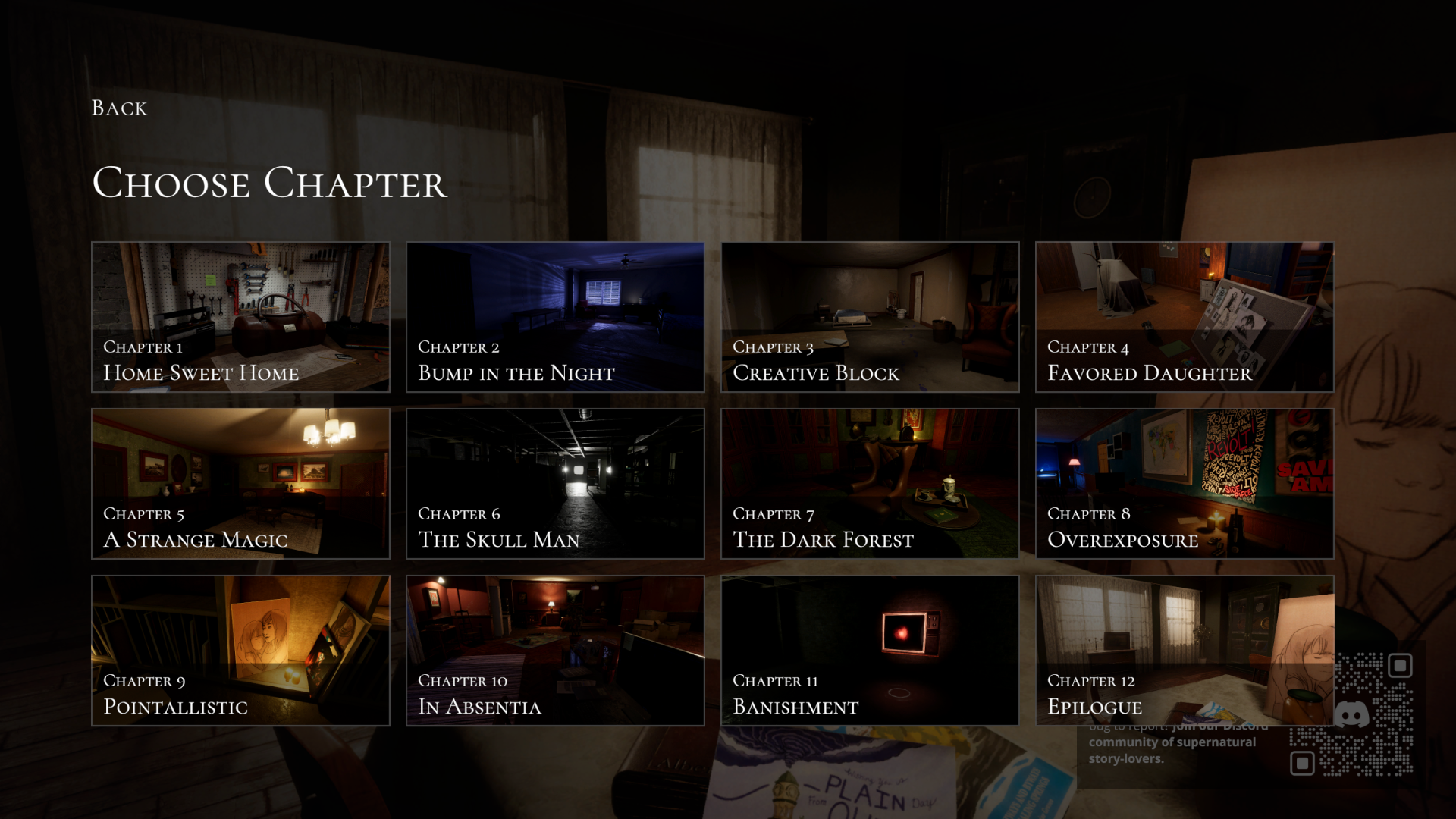1456x819 pixels.
Task: Open Chapter 3 Creative Block
Action: [870, 317]
